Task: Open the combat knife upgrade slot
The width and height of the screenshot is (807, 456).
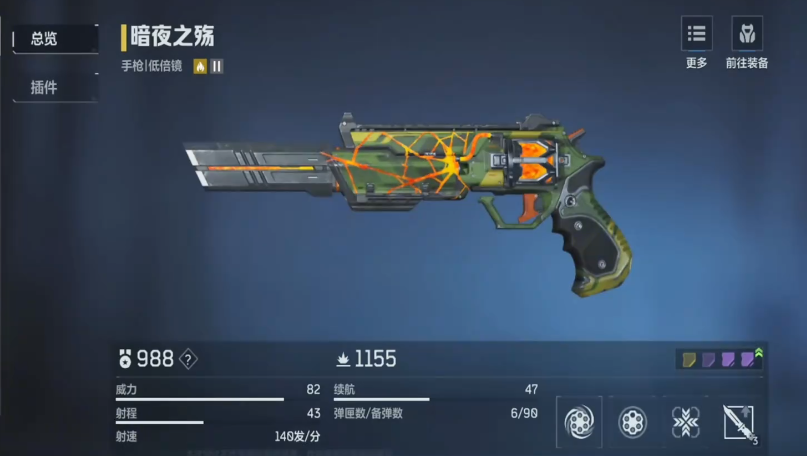Action: click(x=739, y=423)
